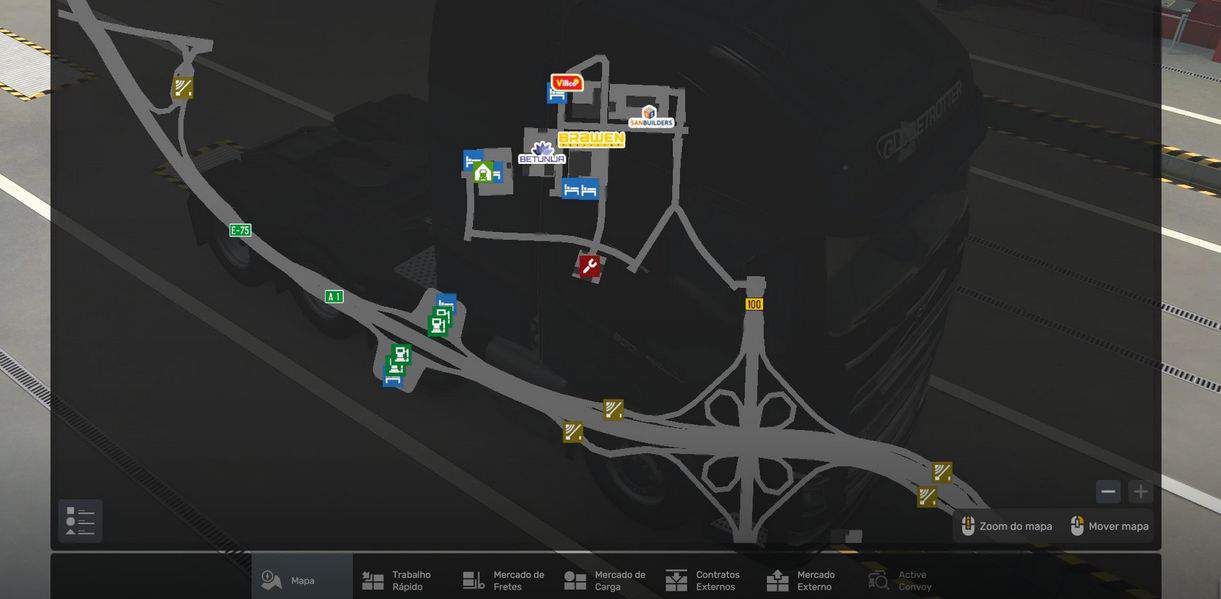1221x599 pixels.
Task: Zoom out the map with minus button
Action: click(x=1108, y=491)
